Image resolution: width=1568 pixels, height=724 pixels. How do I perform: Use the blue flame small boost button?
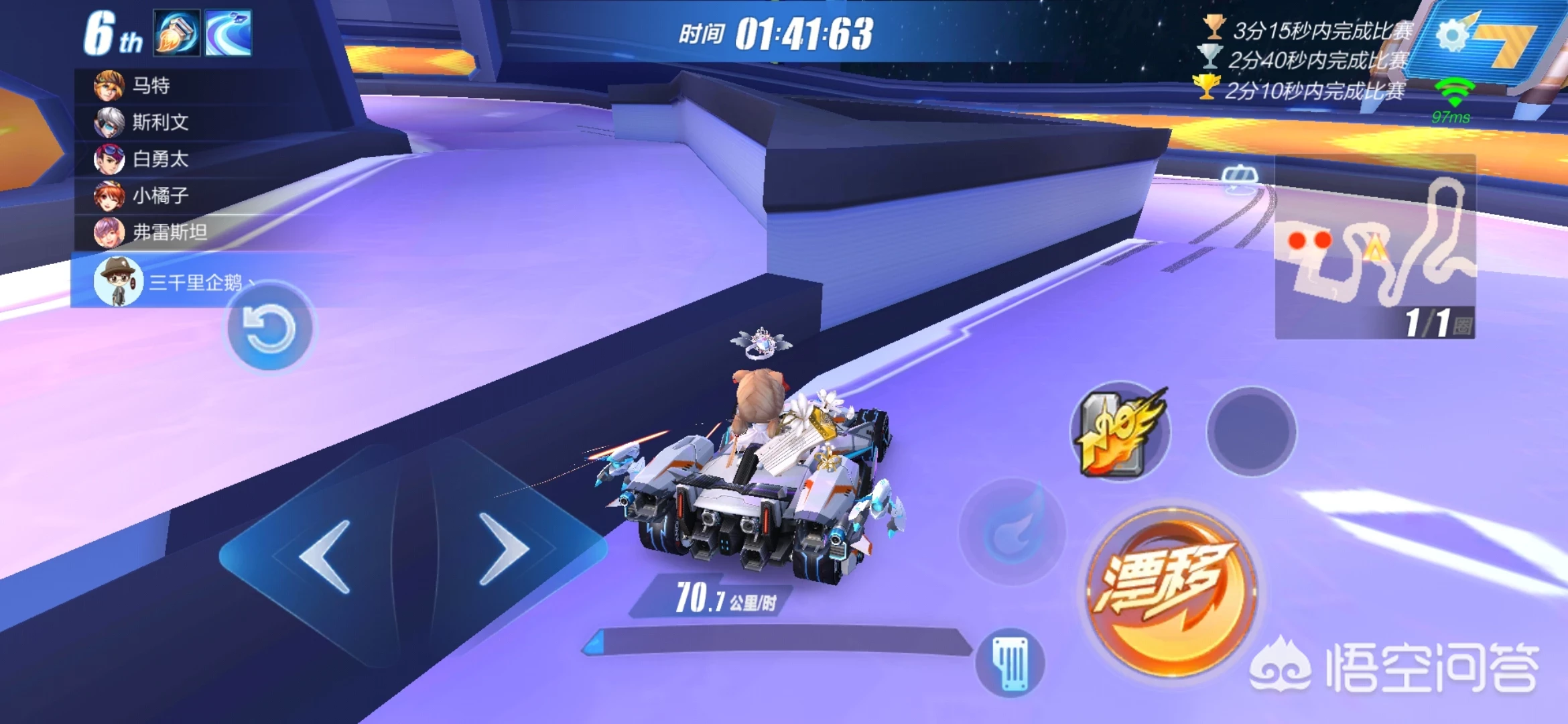[x=1012, y=532]
